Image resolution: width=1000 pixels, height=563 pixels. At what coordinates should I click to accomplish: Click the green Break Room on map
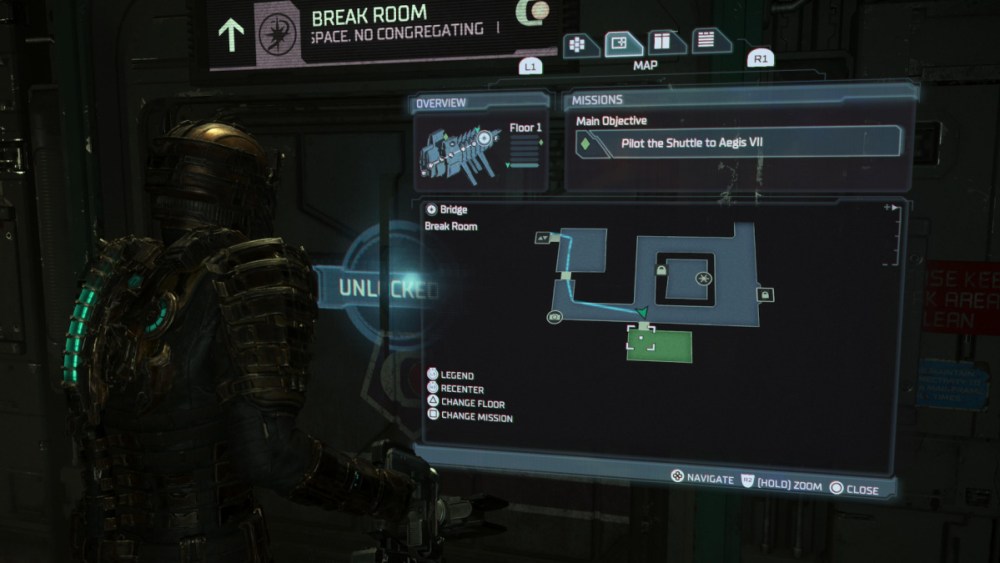pos(659,345)
